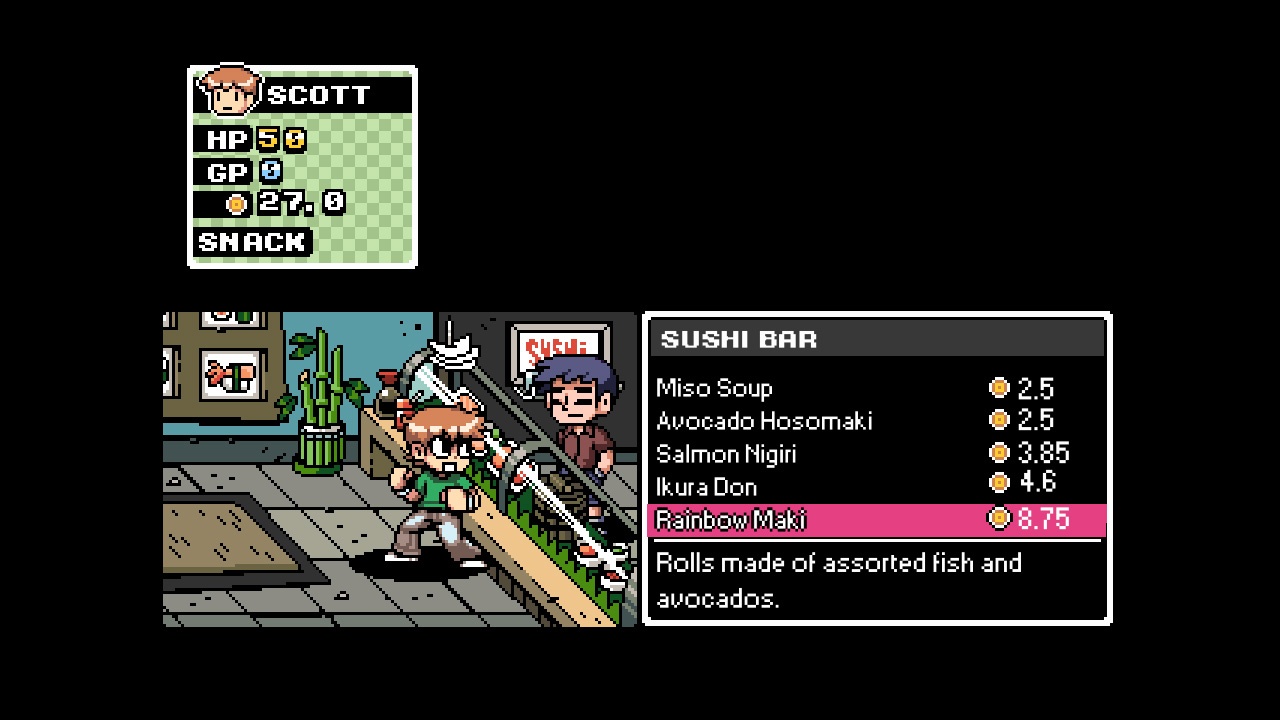
Task: Select the coin icon next to Miso Soup
Action: [997, 388]
